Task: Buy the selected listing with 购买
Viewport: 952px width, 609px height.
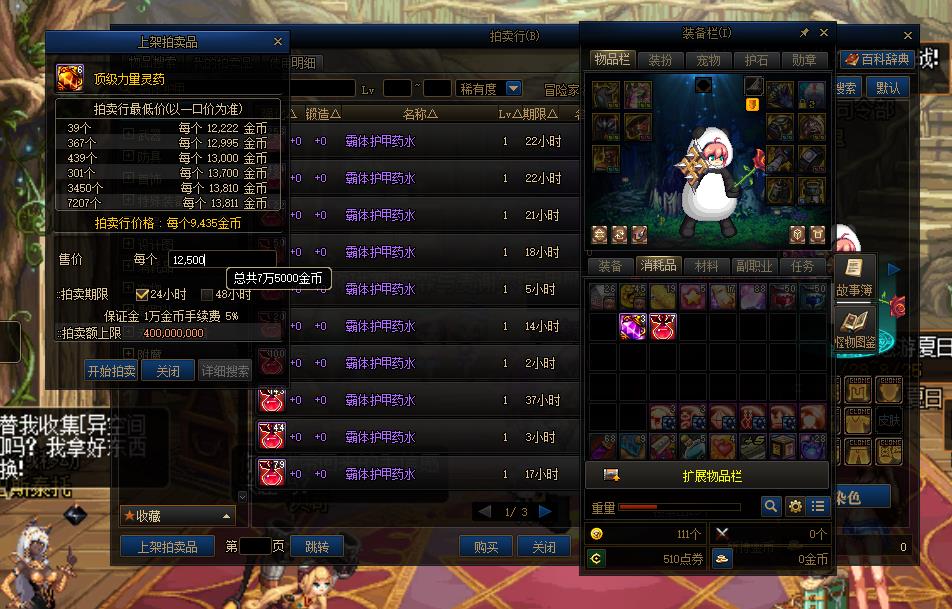Action: (x=486, y=547)
